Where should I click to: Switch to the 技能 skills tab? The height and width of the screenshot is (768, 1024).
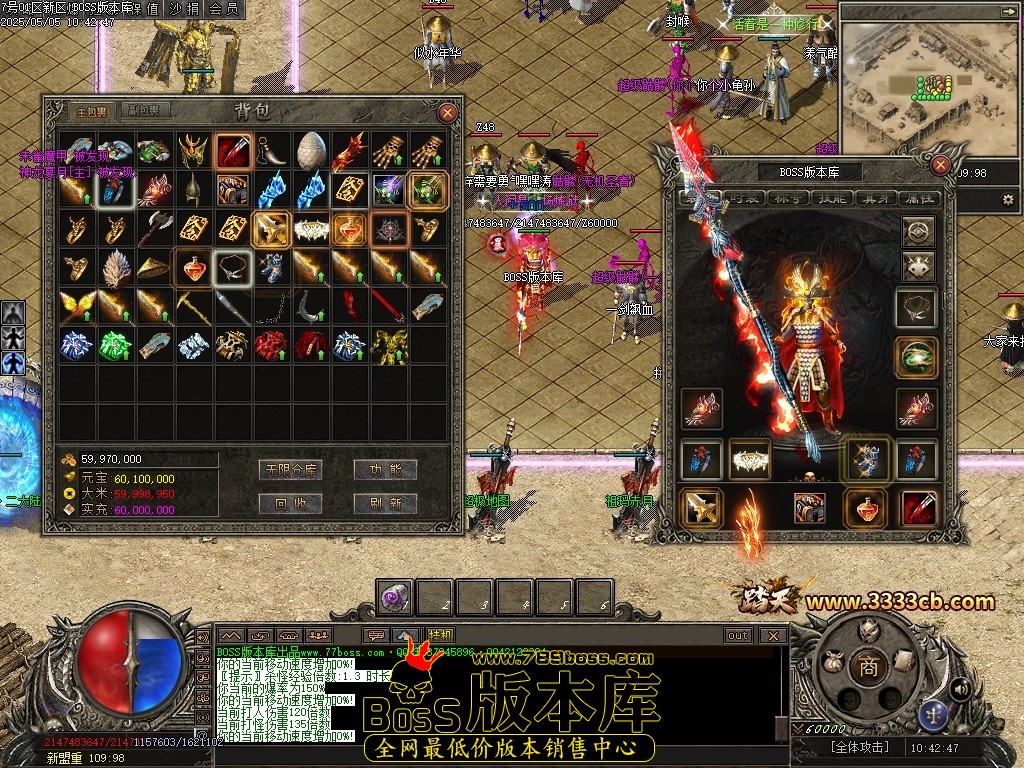[829, 199]
